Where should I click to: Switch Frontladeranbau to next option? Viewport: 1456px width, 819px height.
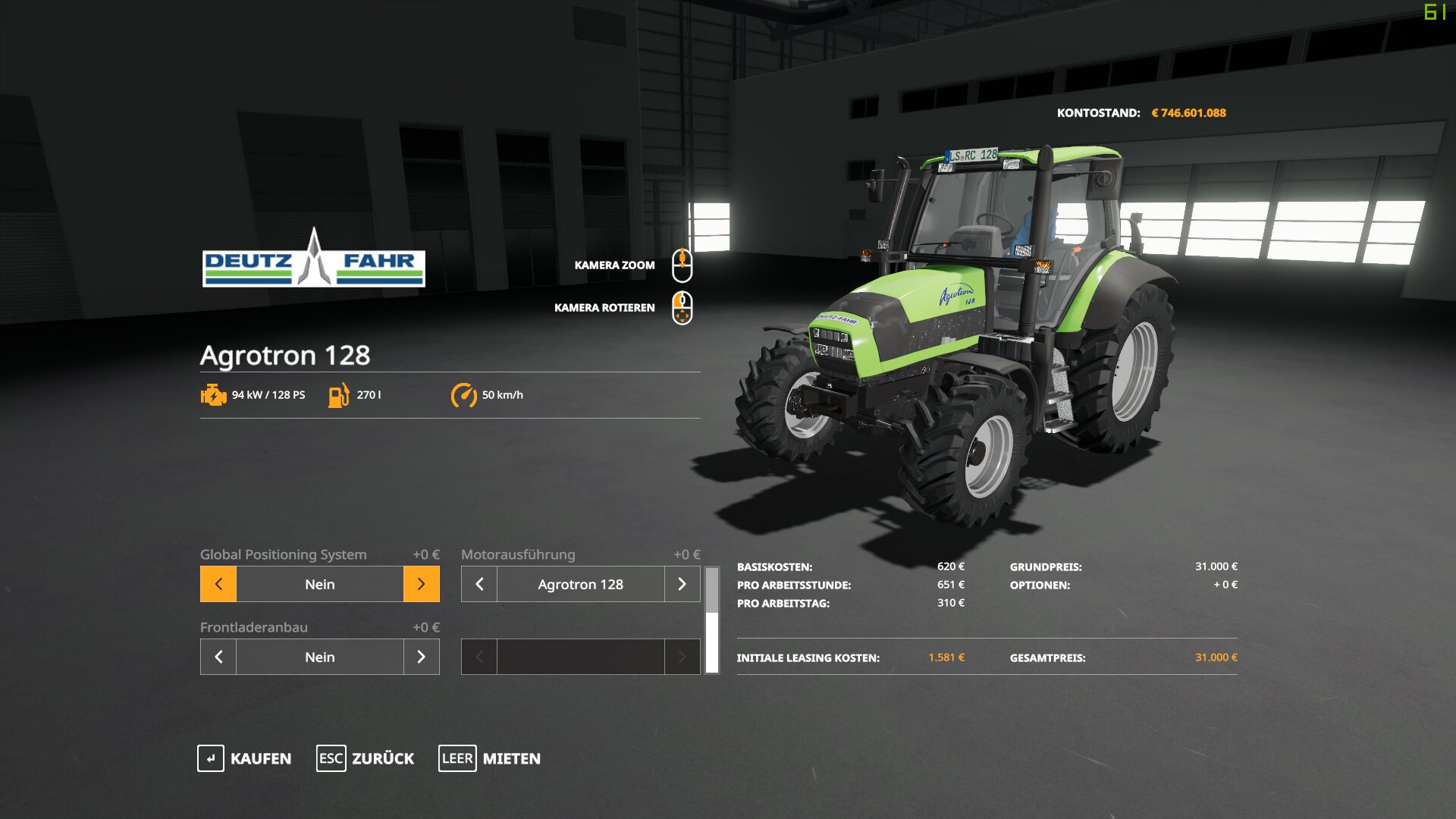[x=421, y=657]
